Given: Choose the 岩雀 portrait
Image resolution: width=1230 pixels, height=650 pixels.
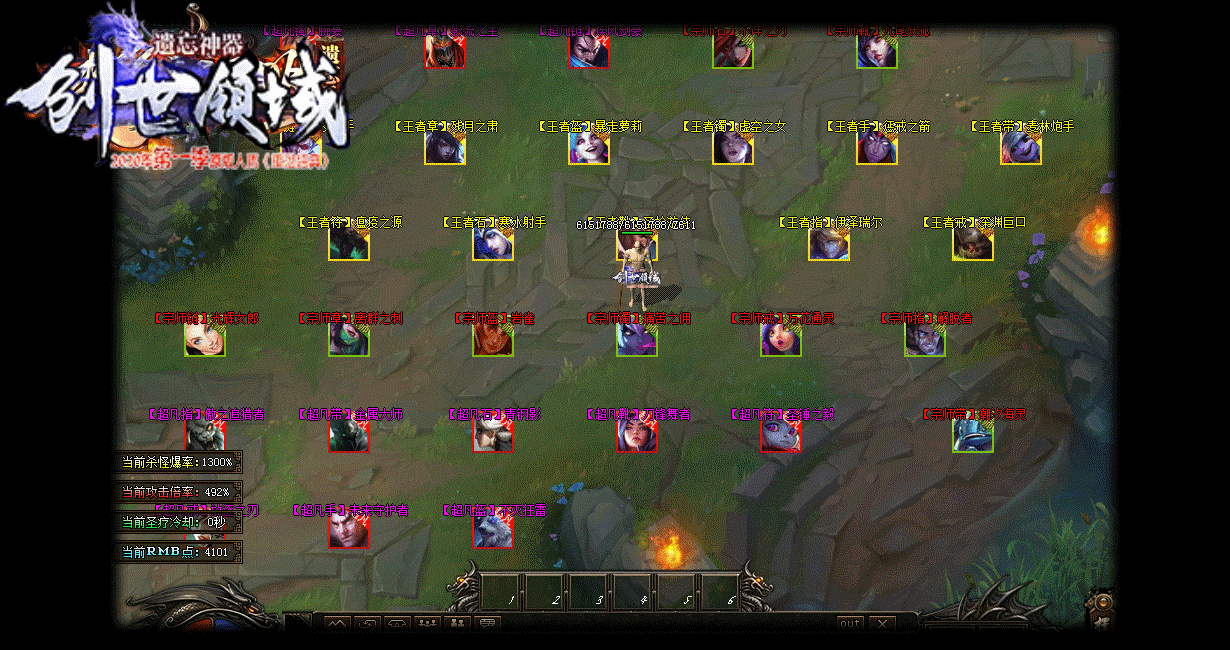Looking at the screenshot, I should pos(493,340).
